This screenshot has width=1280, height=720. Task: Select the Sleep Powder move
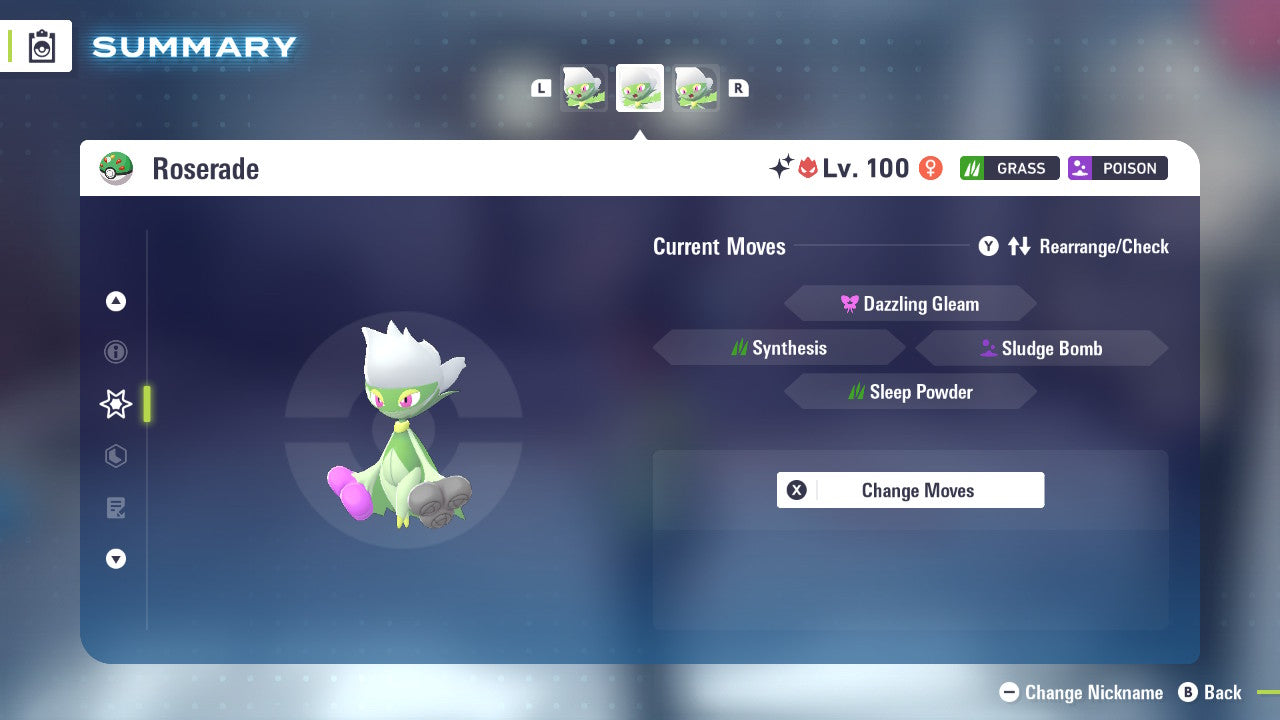pos(910,391)
